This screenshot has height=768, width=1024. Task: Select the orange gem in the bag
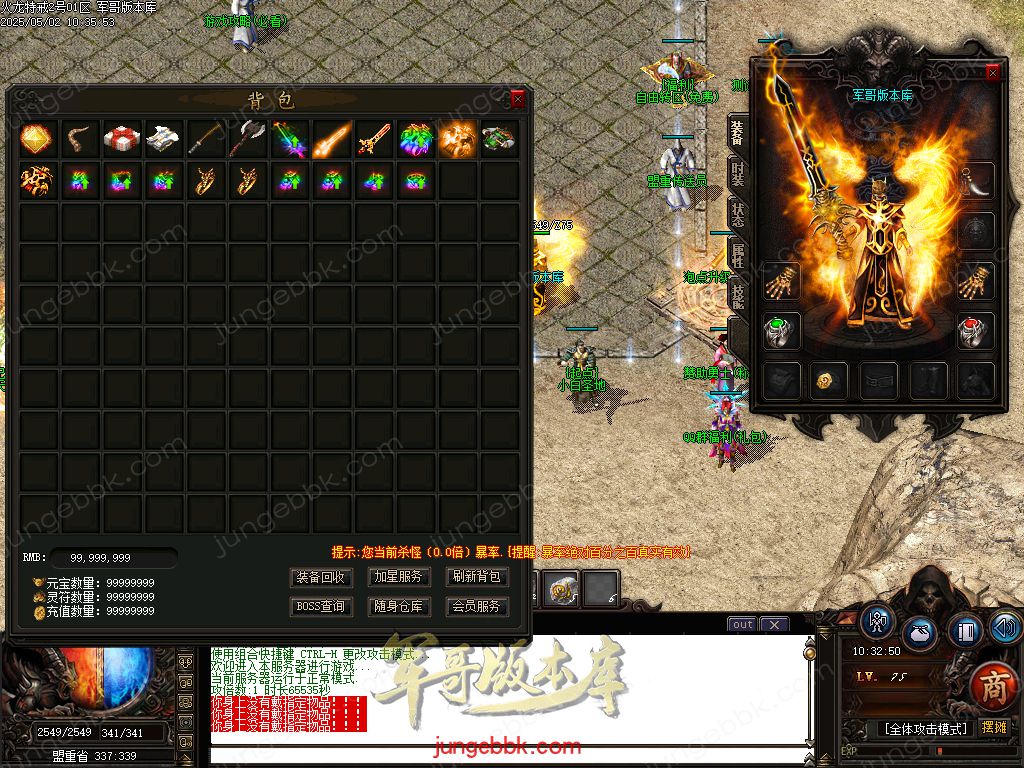(x=37, y=139)
